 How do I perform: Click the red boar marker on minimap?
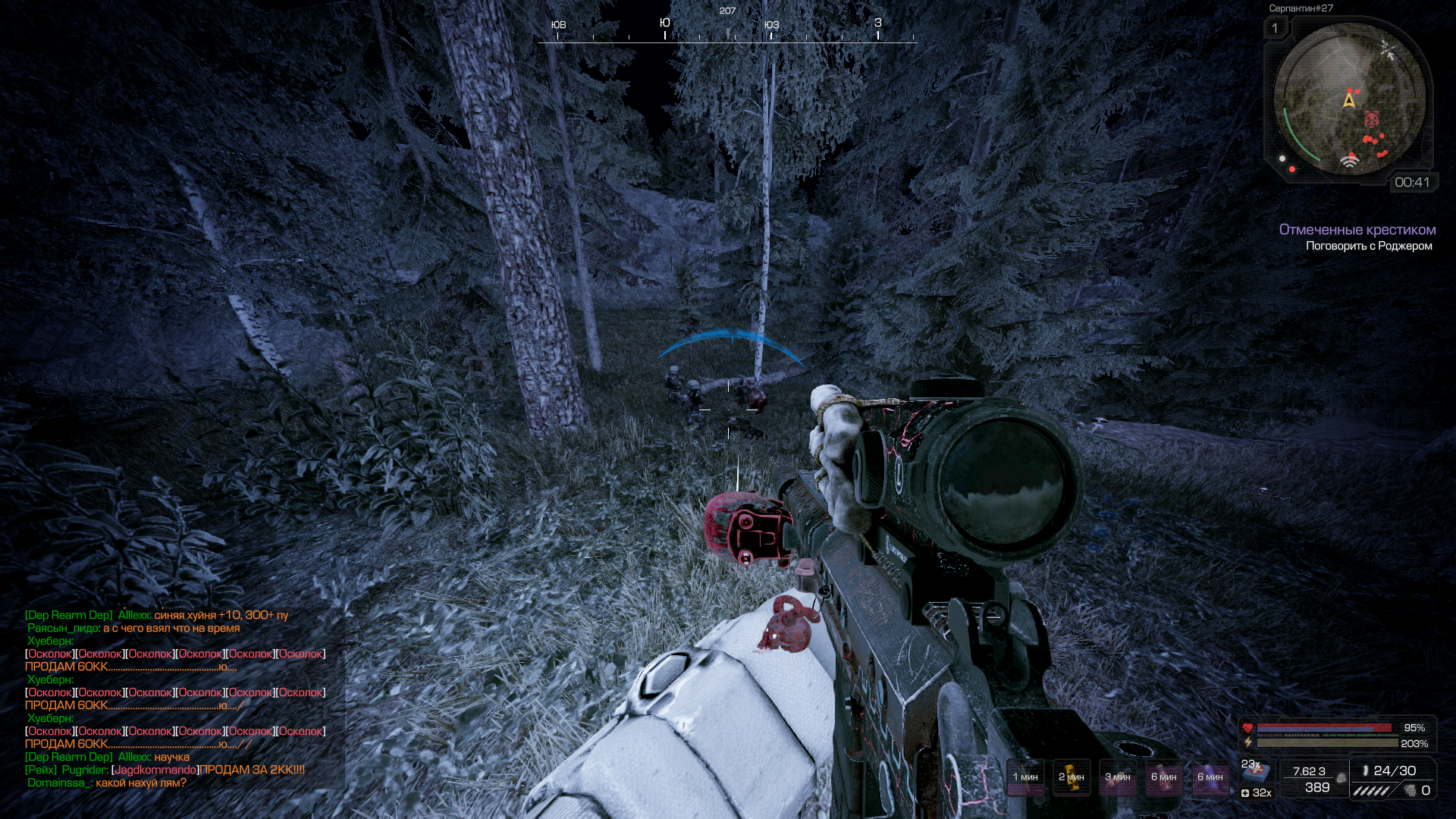1371,119
